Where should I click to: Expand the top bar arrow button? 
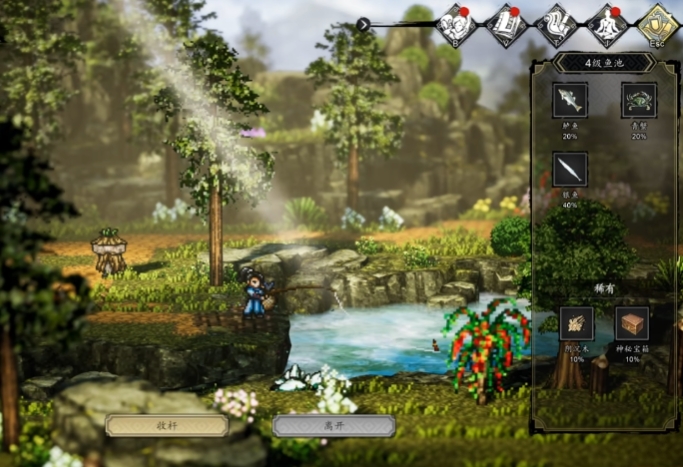coord(364,24)
